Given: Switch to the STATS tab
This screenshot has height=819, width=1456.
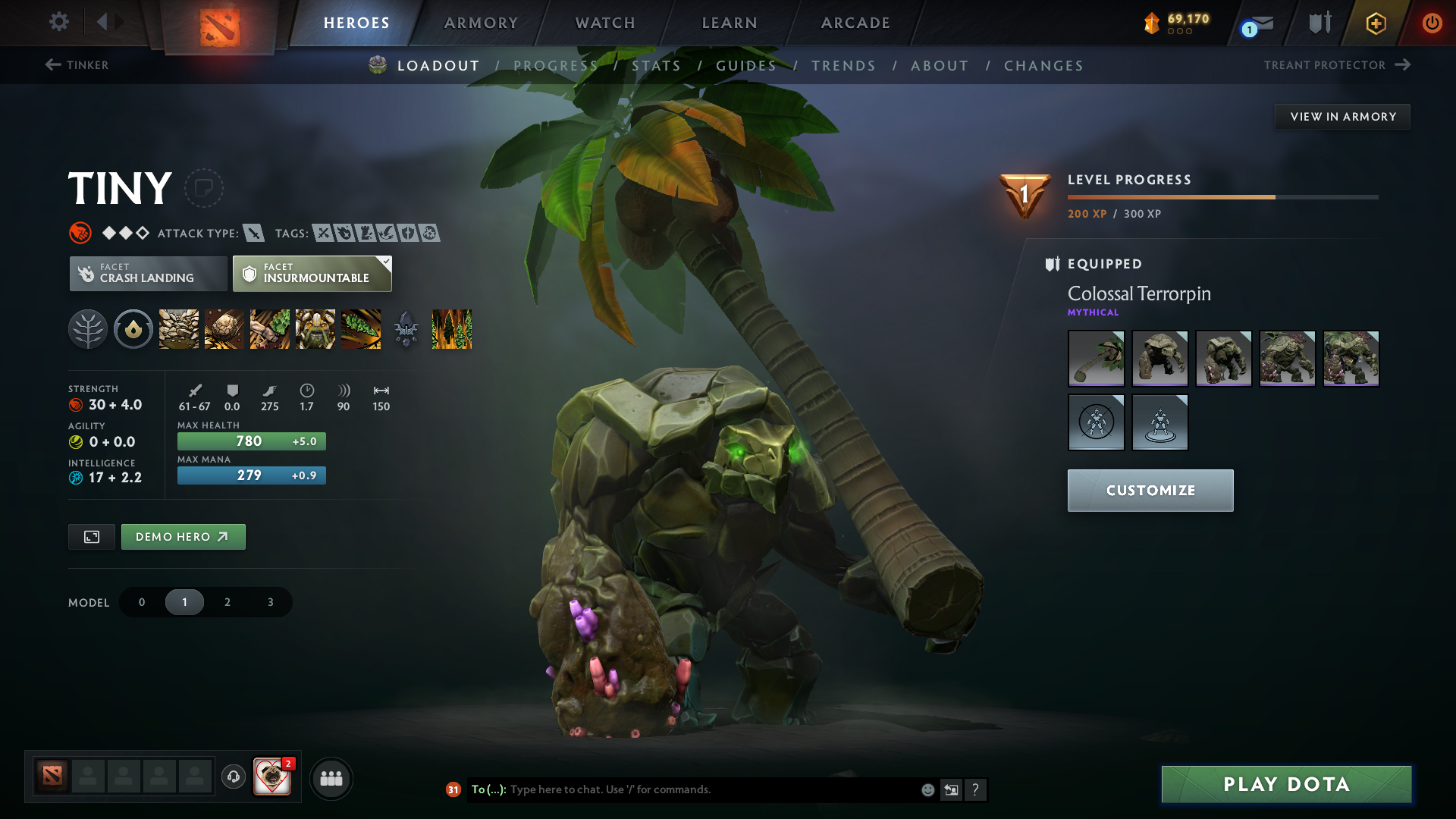Looking at the screenshot, I should coord(657,65).
